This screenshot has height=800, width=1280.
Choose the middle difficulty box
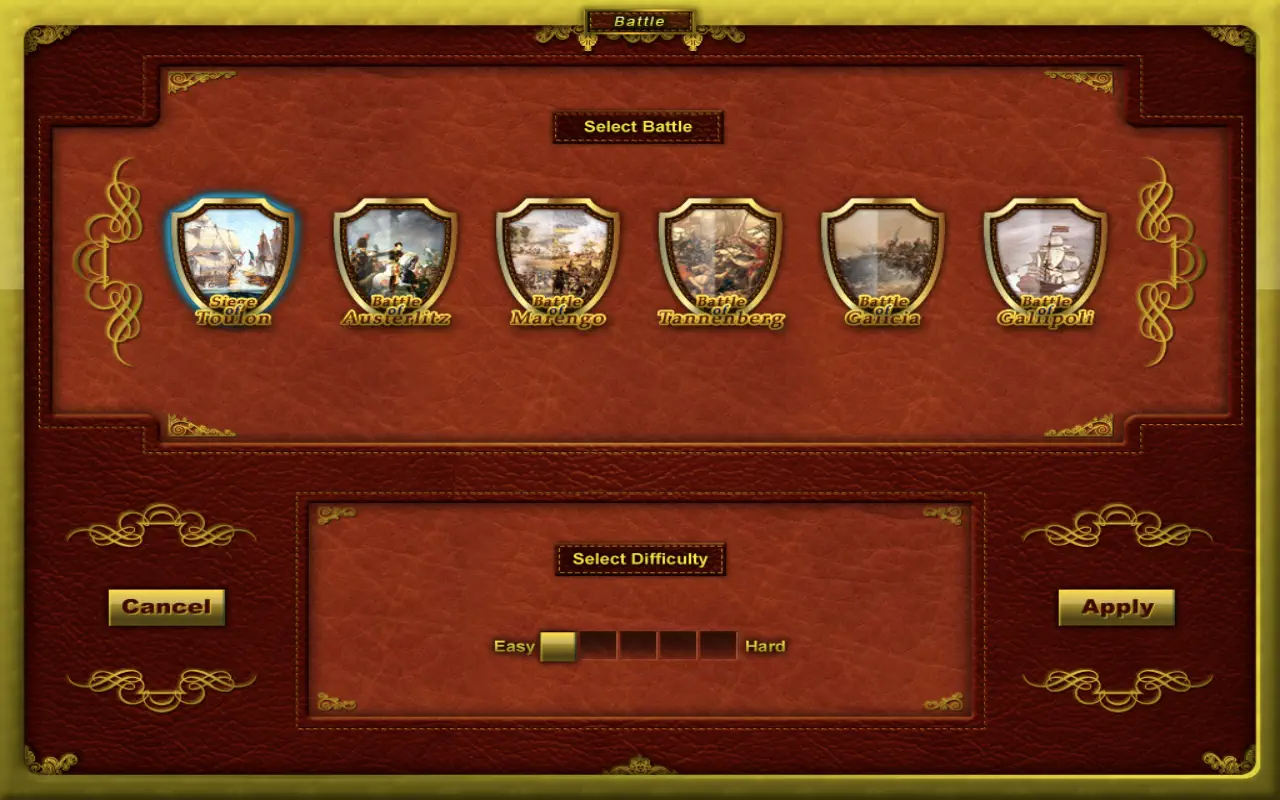tap(638, 646)
